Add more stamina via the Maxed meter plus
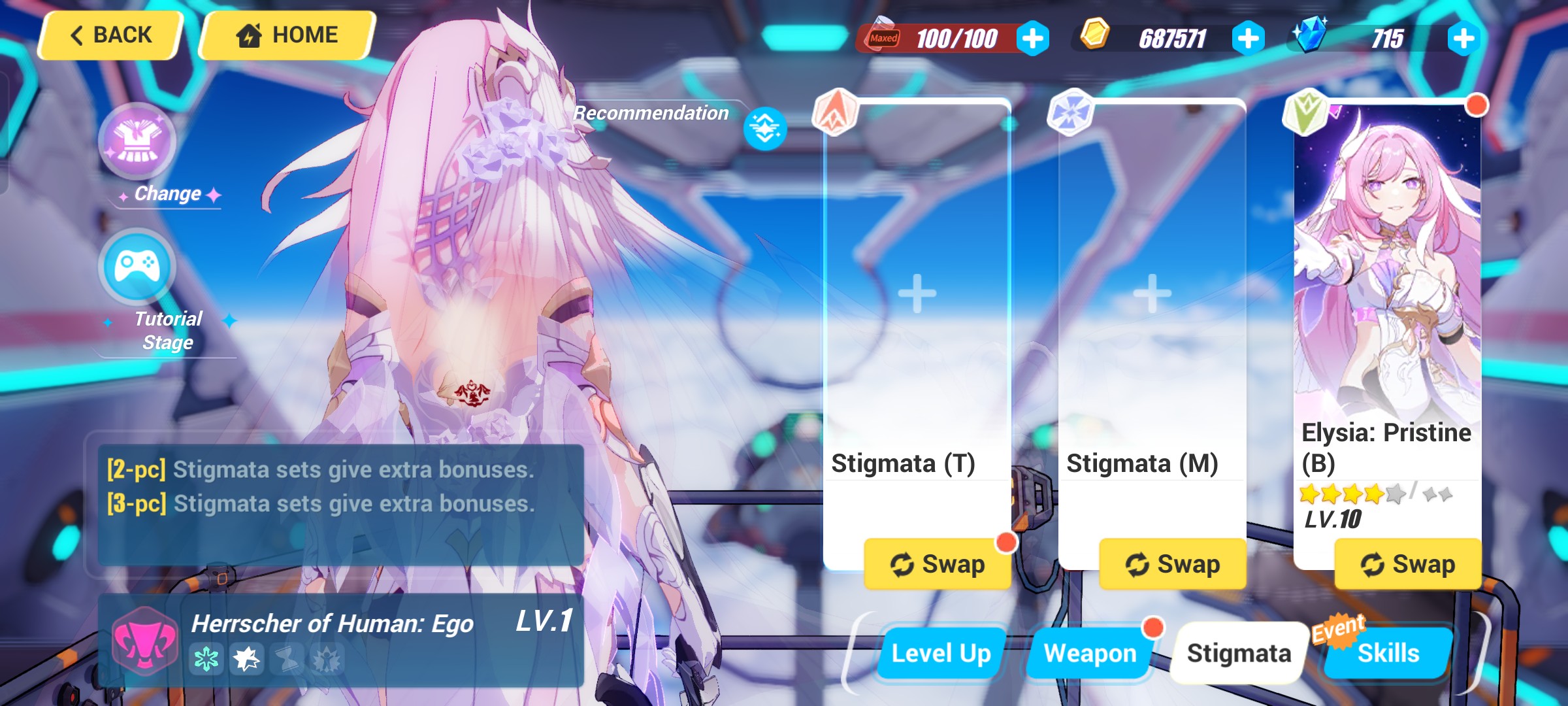The image size is (1568, 706). coord(1032,38)
